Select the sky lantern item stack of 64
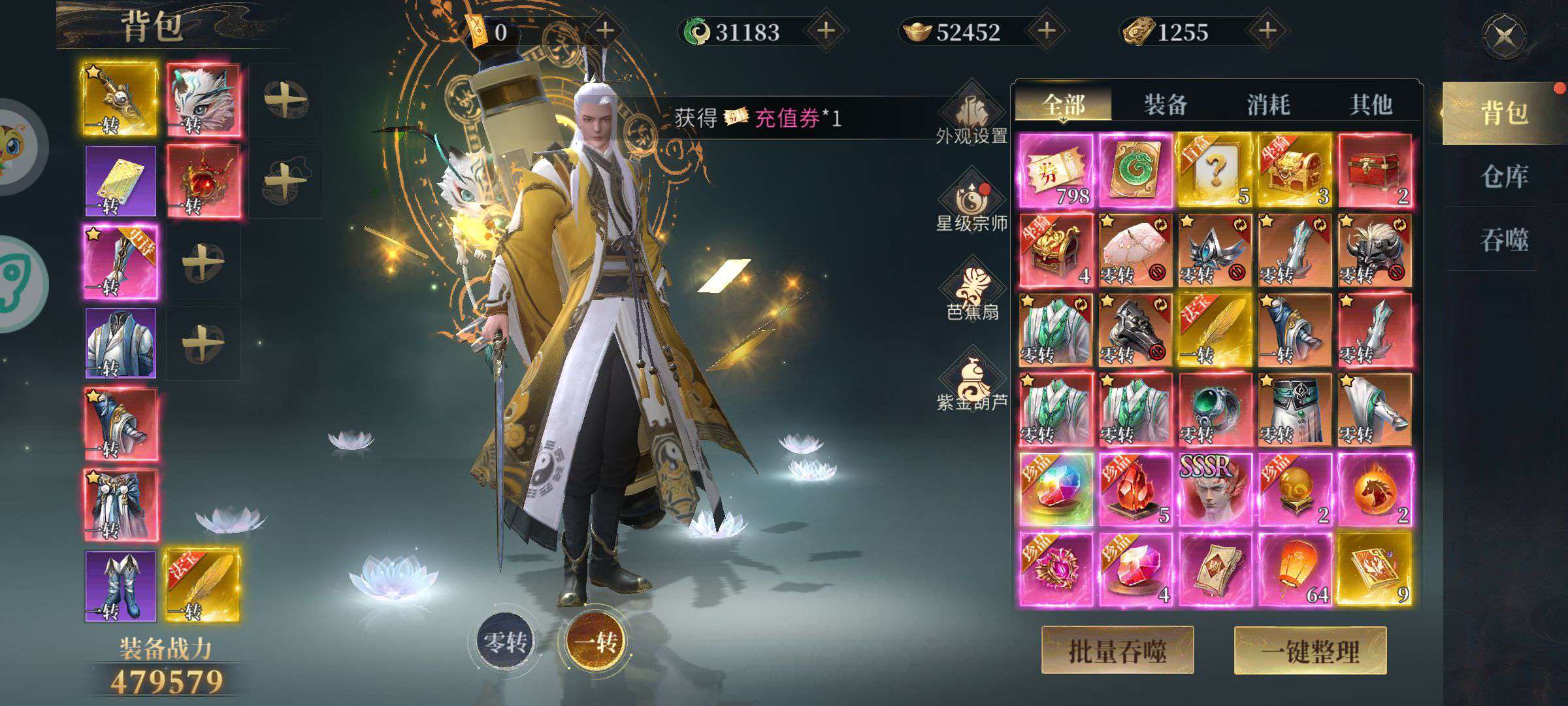The height and width of the screenshot is (706, 1568). pyautogui.click(x=1295, y=569)
